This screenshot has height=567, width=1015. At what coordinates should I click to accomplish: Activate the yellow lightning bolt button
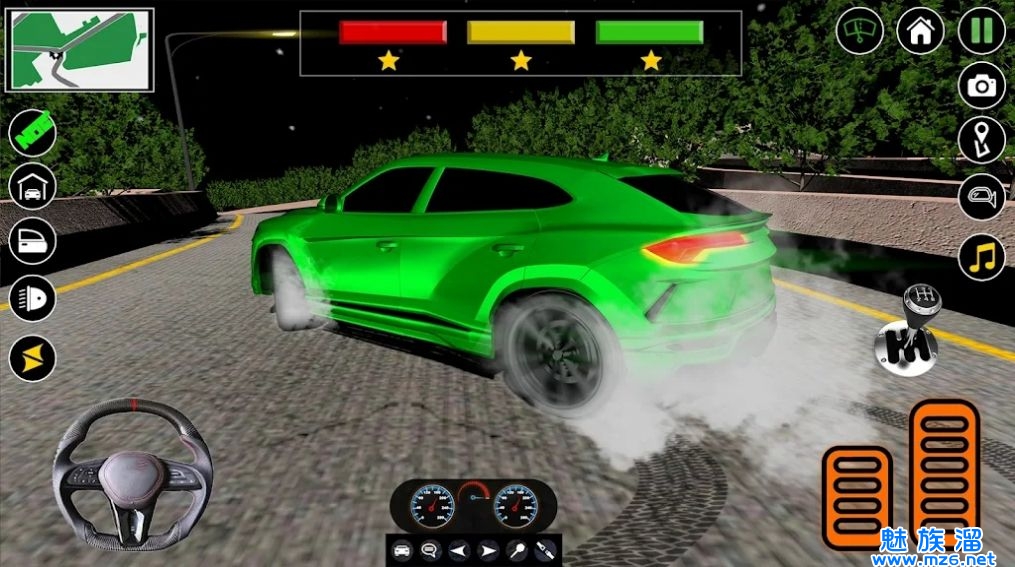[33, 357]
